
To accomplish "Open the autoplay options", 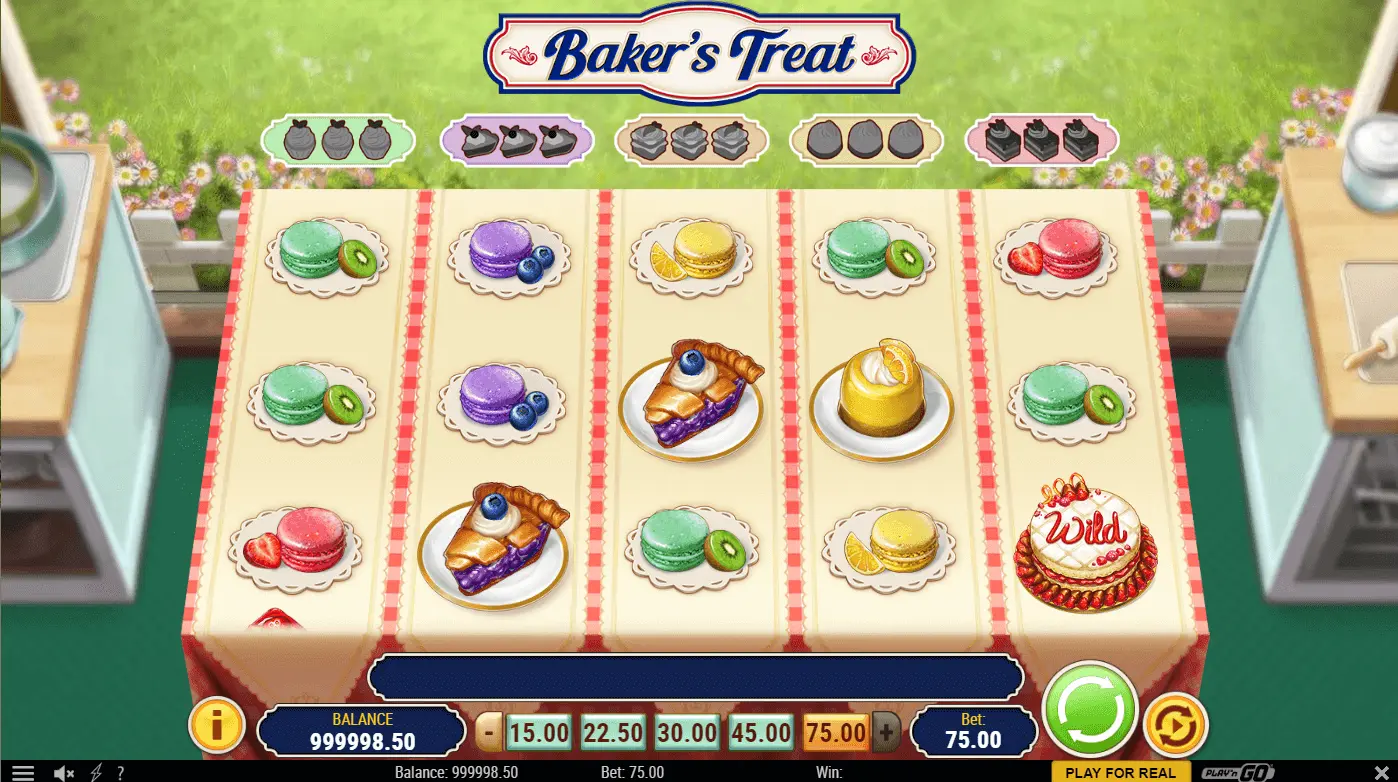I will [1175, 725].
